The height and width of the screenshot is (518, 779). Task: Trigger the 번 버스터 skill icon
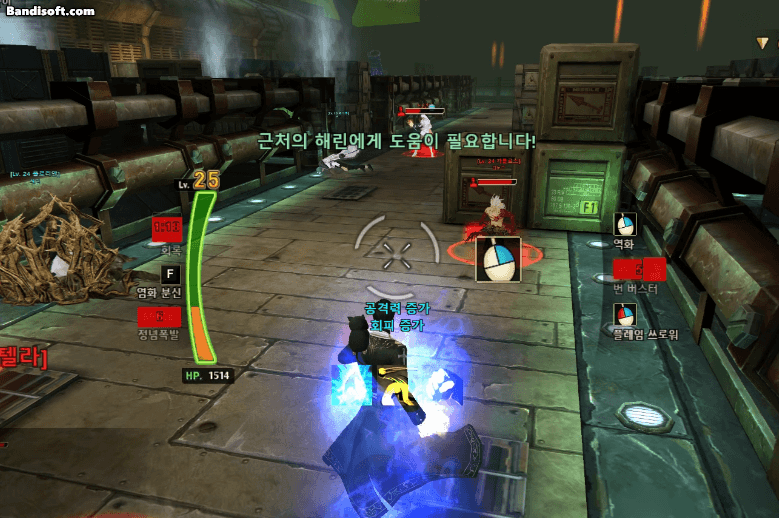click(x=639, y=269)
